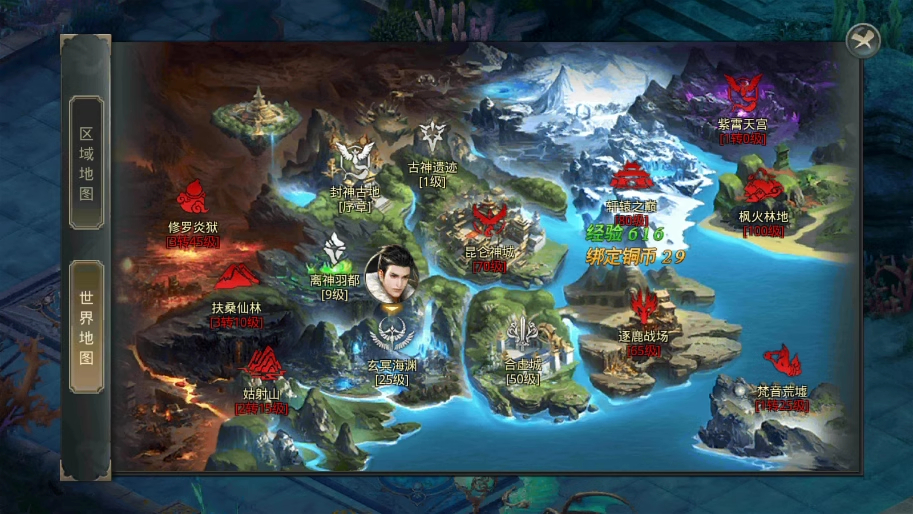The height and width of the screenshot is (514, 913).
Task: Select the 轩辕之巅 marker
Action: tap(631, 179)
